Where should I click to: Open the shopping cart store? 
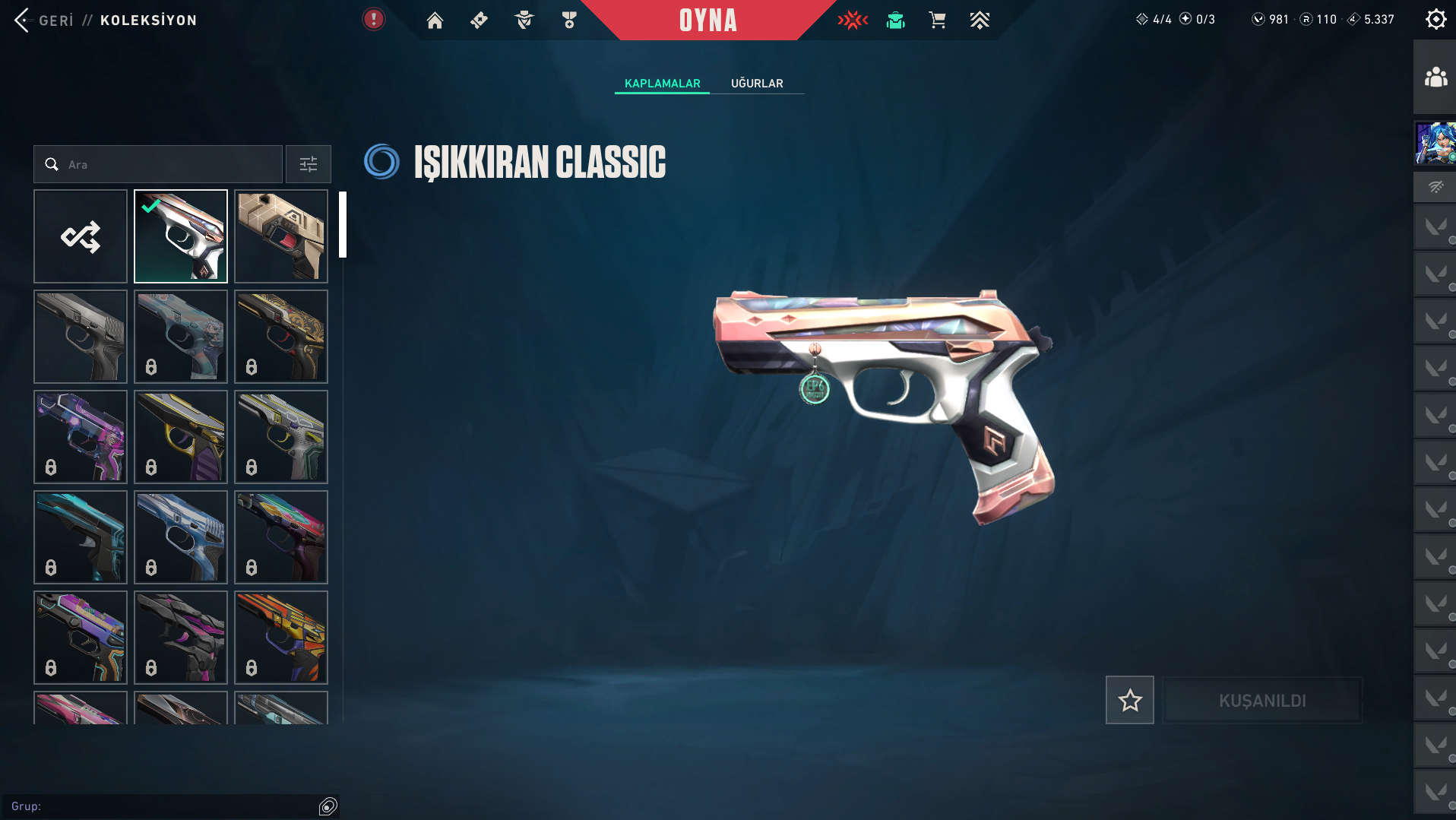click(937, 21)
